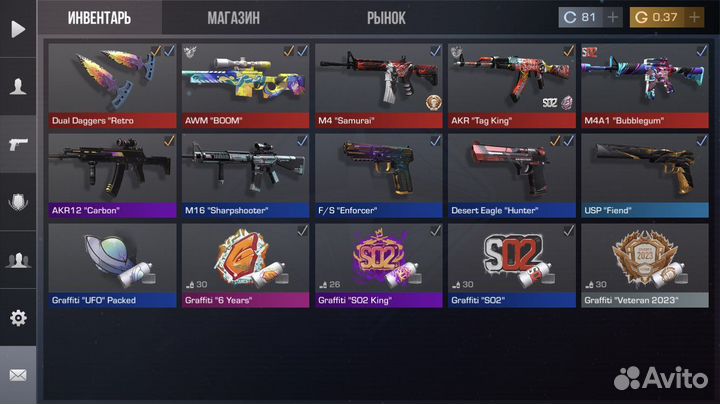Select the M4A1 "Bubblegum" skin
The width and height of the screenshot is (720, 404).
(644, 85)
